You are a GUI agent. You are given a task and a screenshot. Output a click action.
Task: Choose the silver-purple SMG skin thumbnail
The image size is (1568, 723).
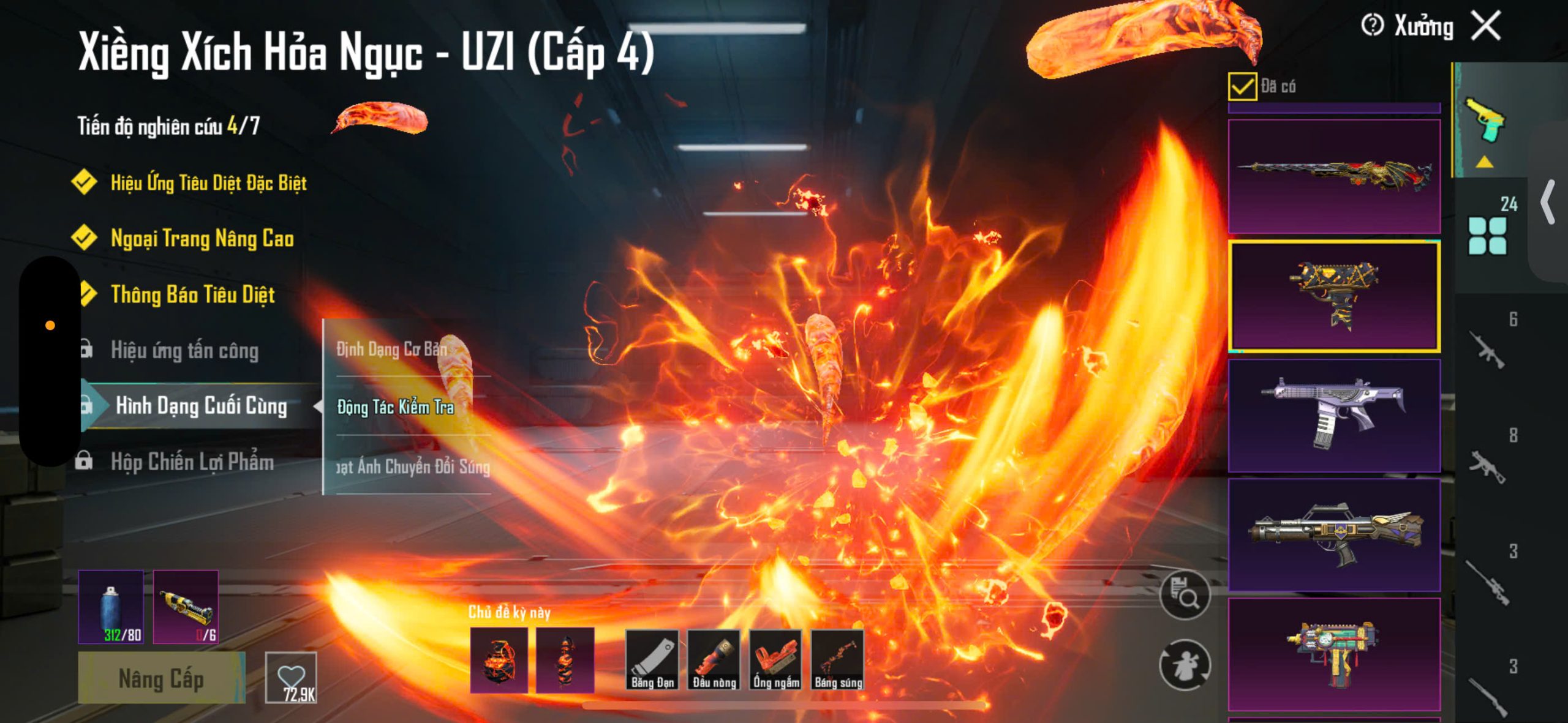1334,414
